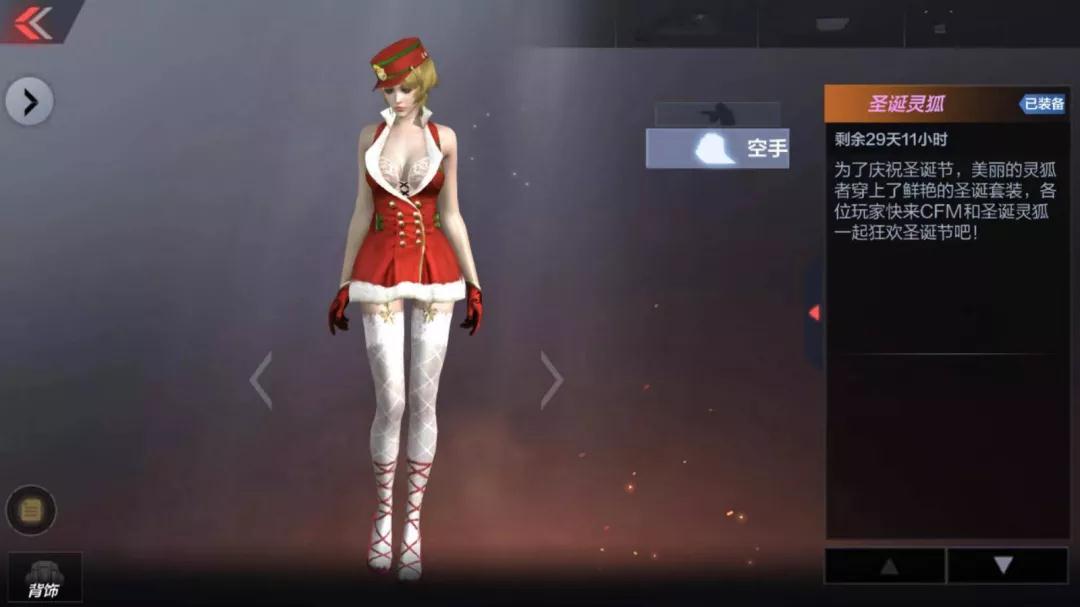Screen dimensions: 1080x607
Task: Click the round yellow list icon
Action: click(31, 510)
